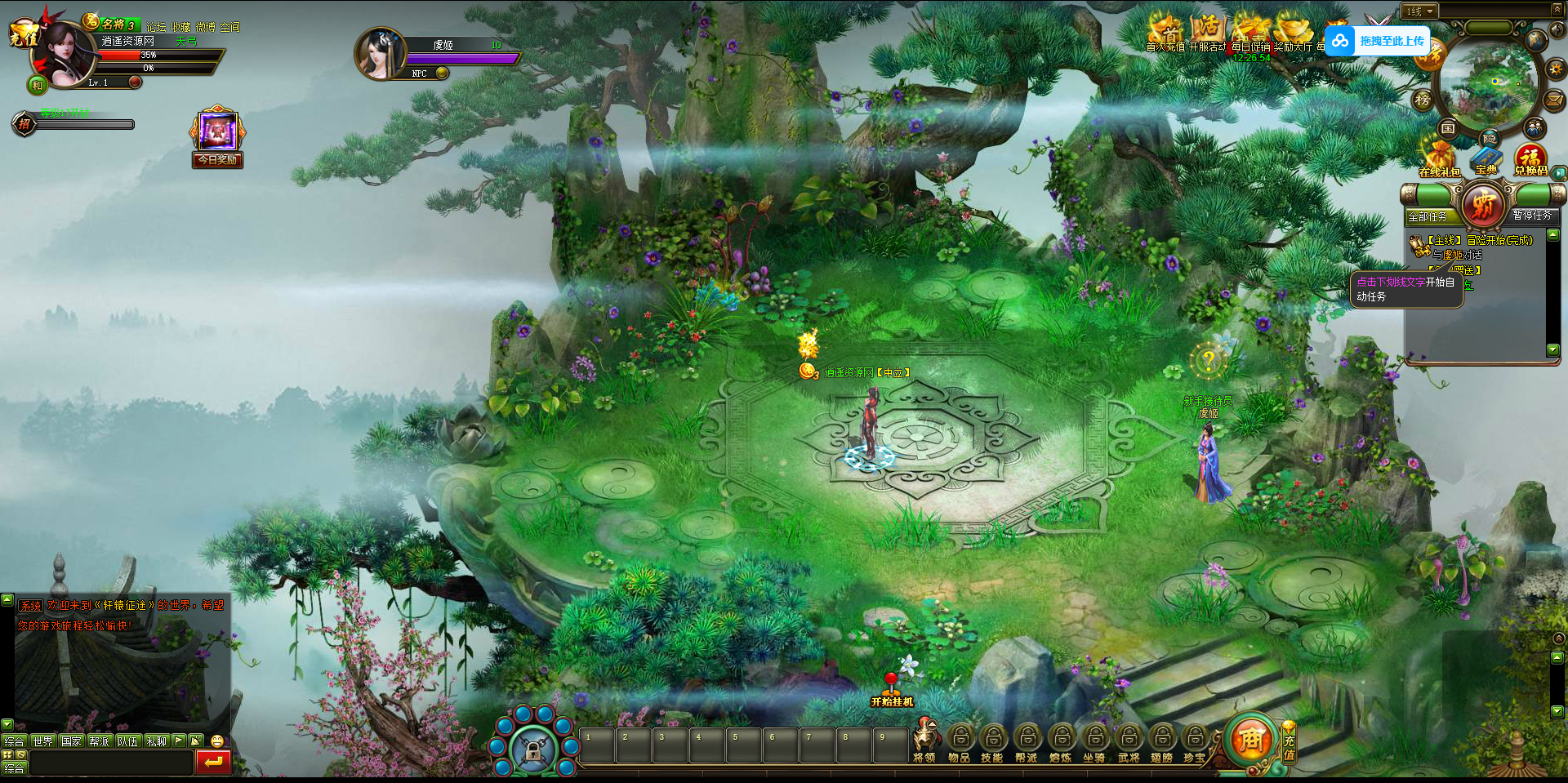Image resolution: width=1568 pixels, height=783 pixels.
Task: Open the 1线 server line dropdown
Action: coord(1420,11)
